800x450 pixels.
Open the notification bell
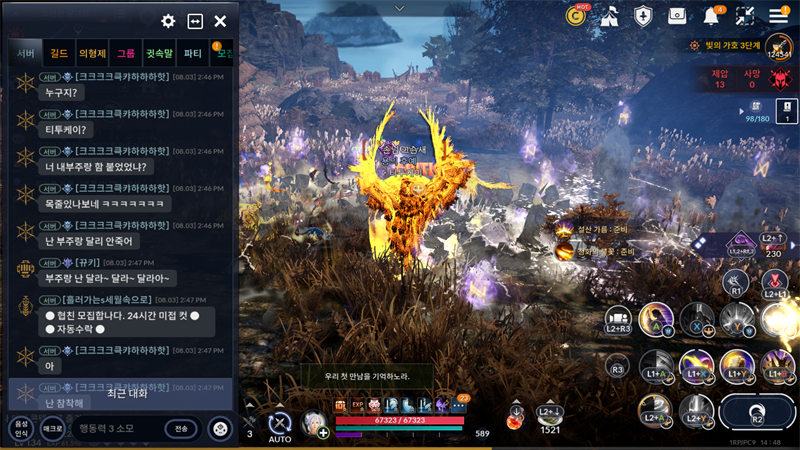tap(712, 15)
